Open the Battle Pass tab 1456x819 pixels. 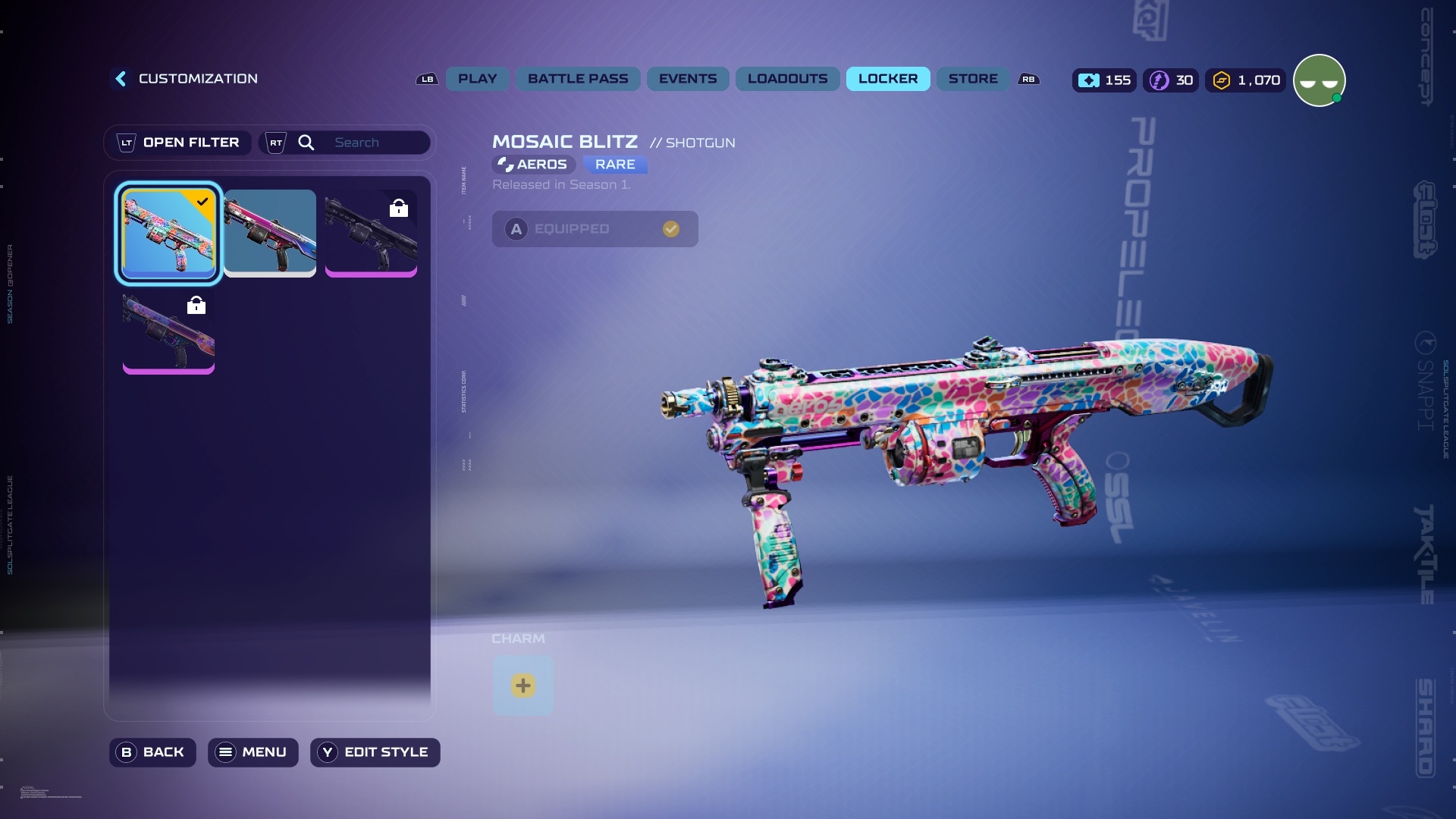pyautogui.click(x=578, y=79)
